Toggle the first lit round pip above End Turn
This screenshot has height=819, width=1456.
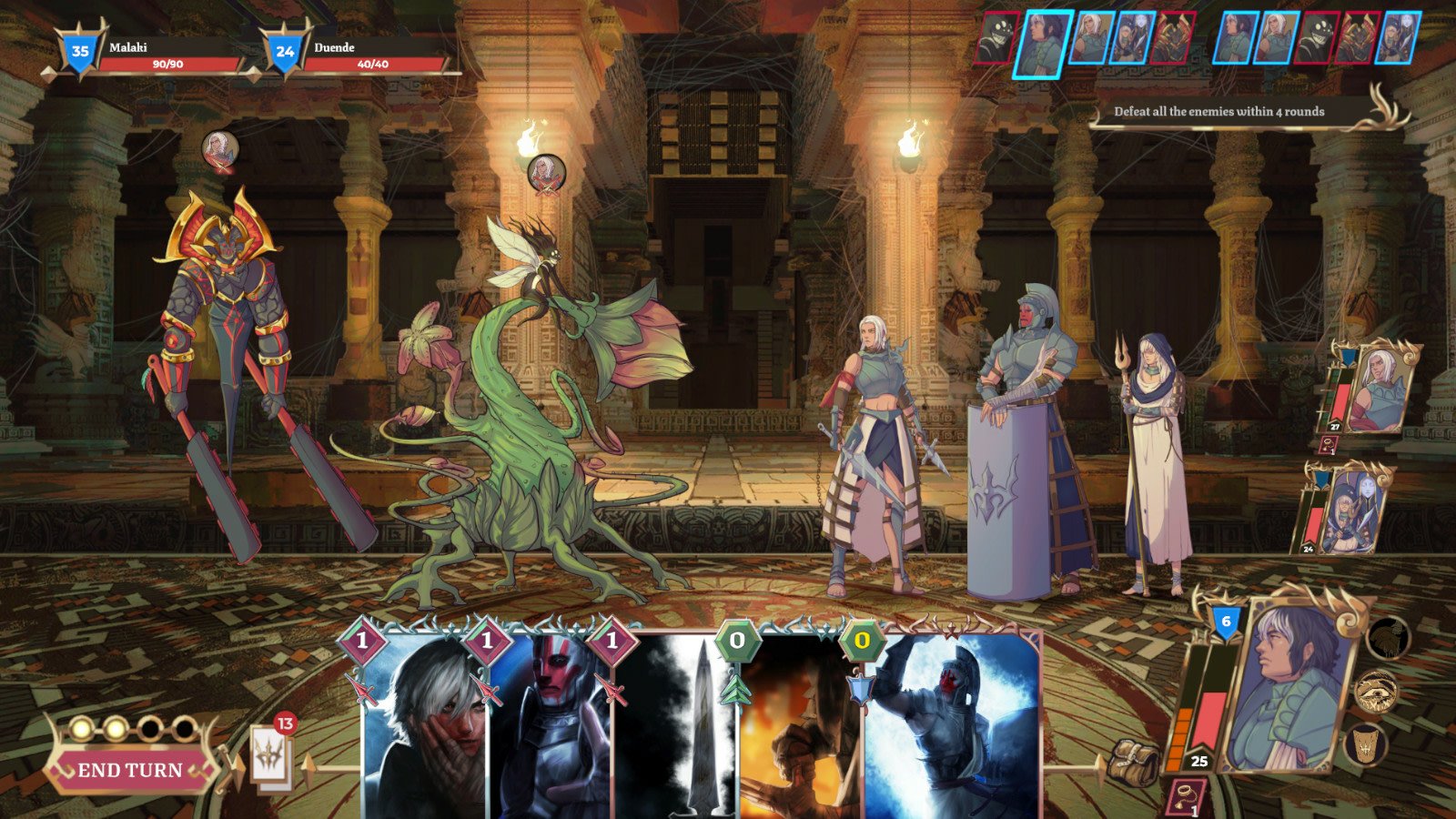pyautogui.click(x=82, y=728)
